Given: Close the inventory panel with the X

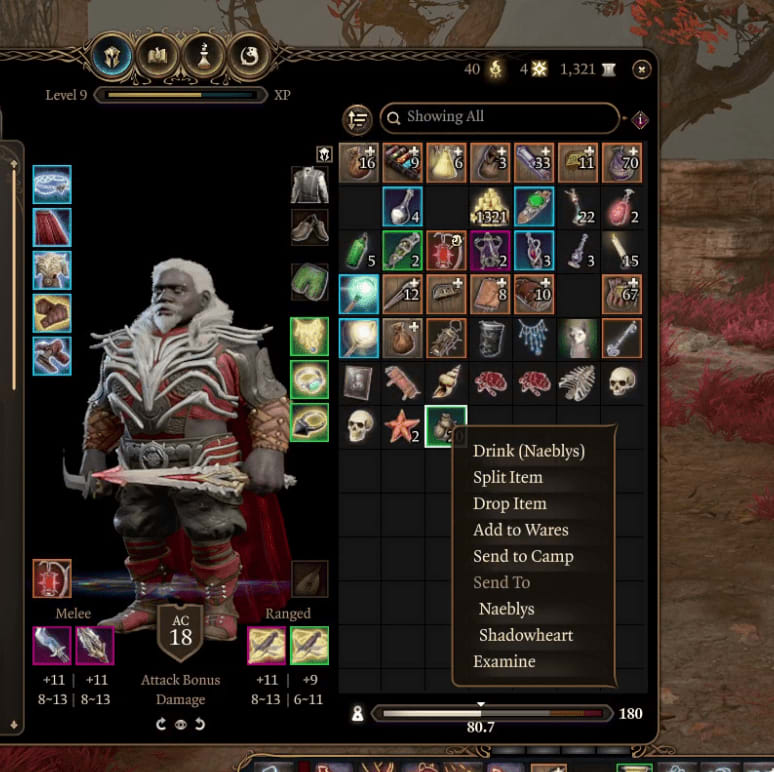Looking at the screenshot, I should pos(642,69).
